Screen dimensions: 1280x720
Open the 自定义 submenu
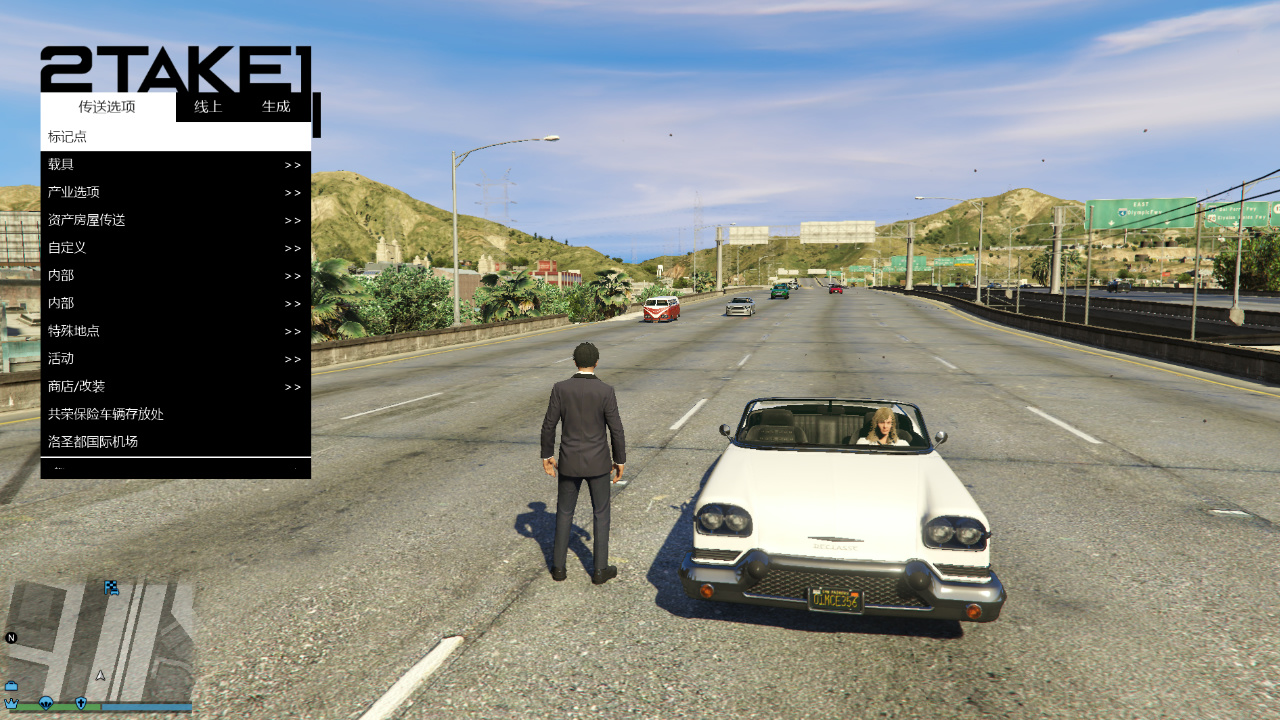pos(175,248)
